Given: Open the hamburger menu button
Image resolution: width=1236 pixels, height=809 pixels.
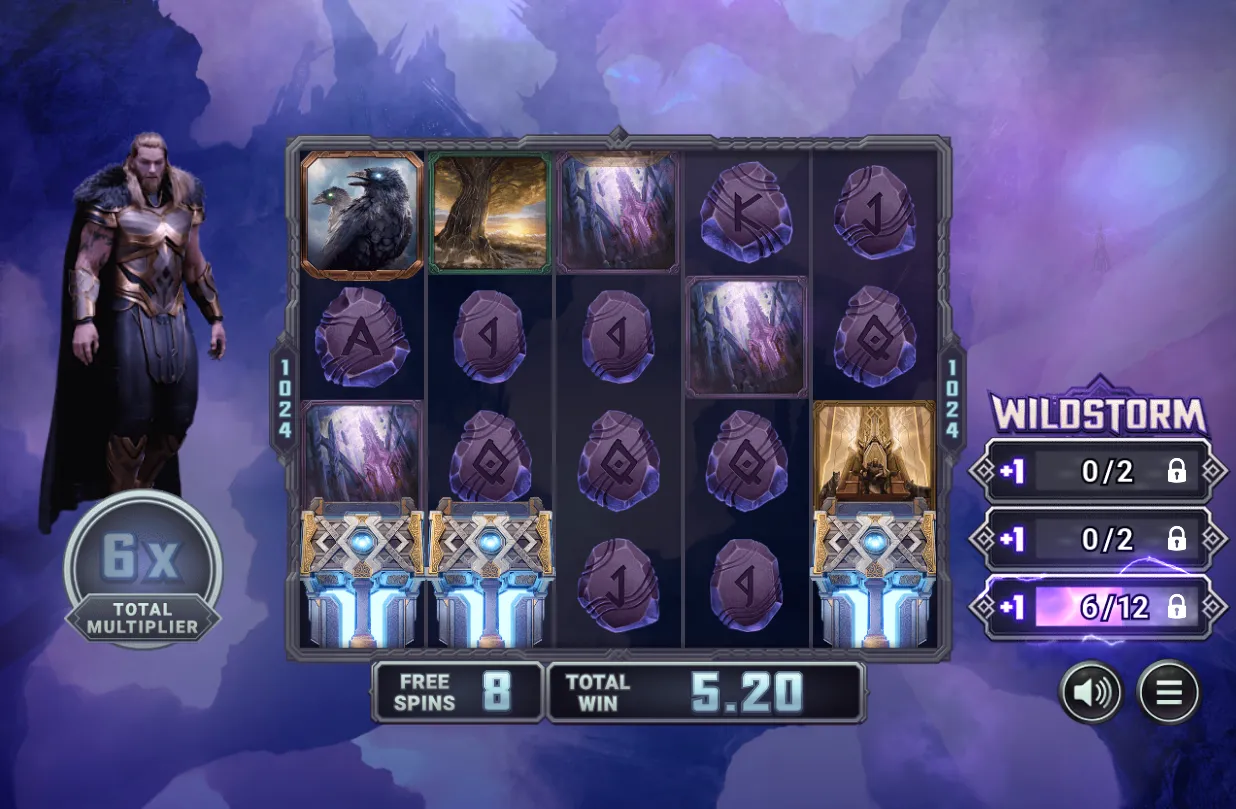Looking at the screenshot, I should point(1168,692).
